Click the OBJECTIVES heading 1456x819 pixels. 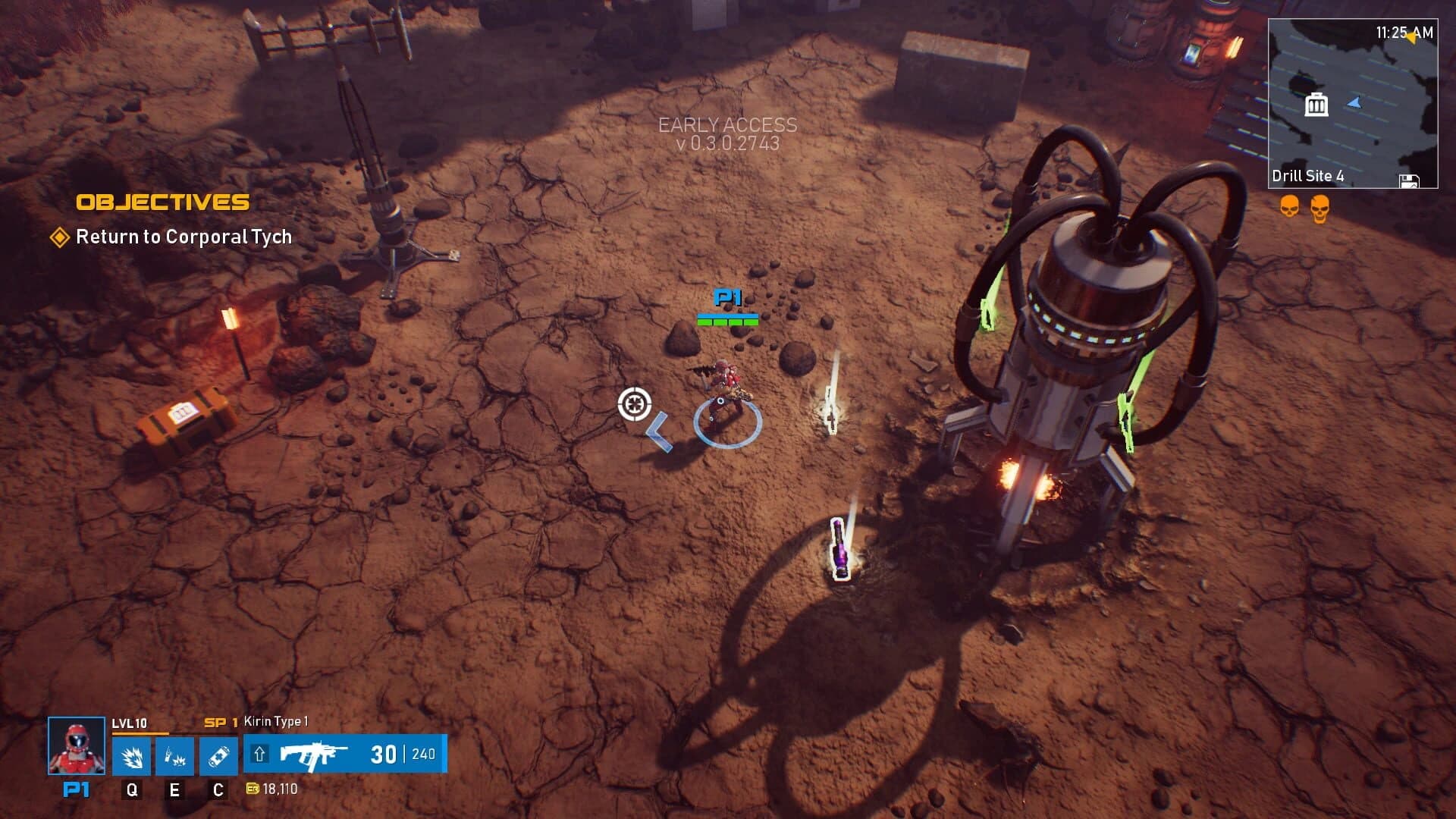click(163, 202)
